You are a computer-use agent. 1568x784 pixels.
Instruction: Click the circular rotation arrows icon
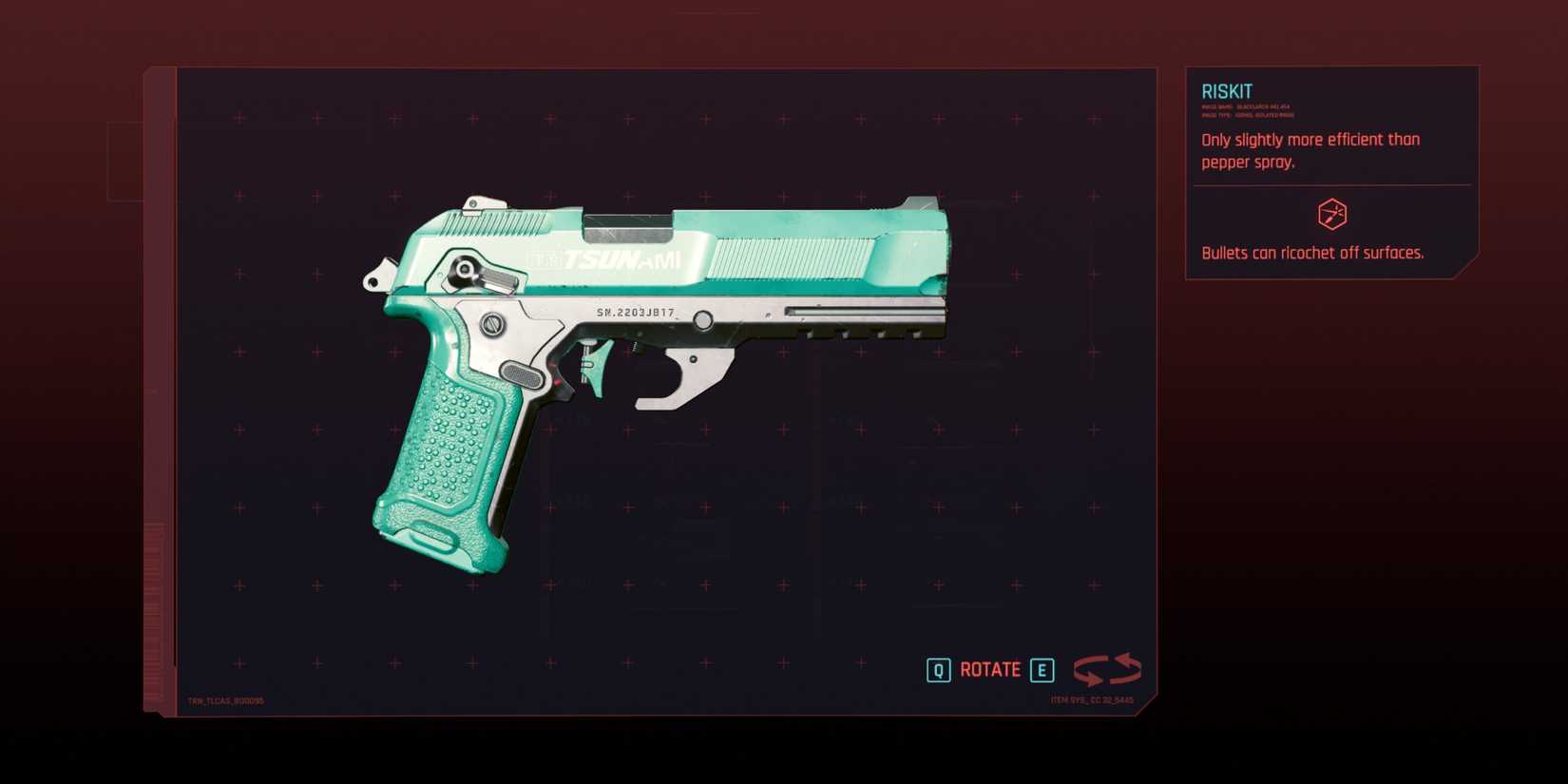pos(1106,669)
